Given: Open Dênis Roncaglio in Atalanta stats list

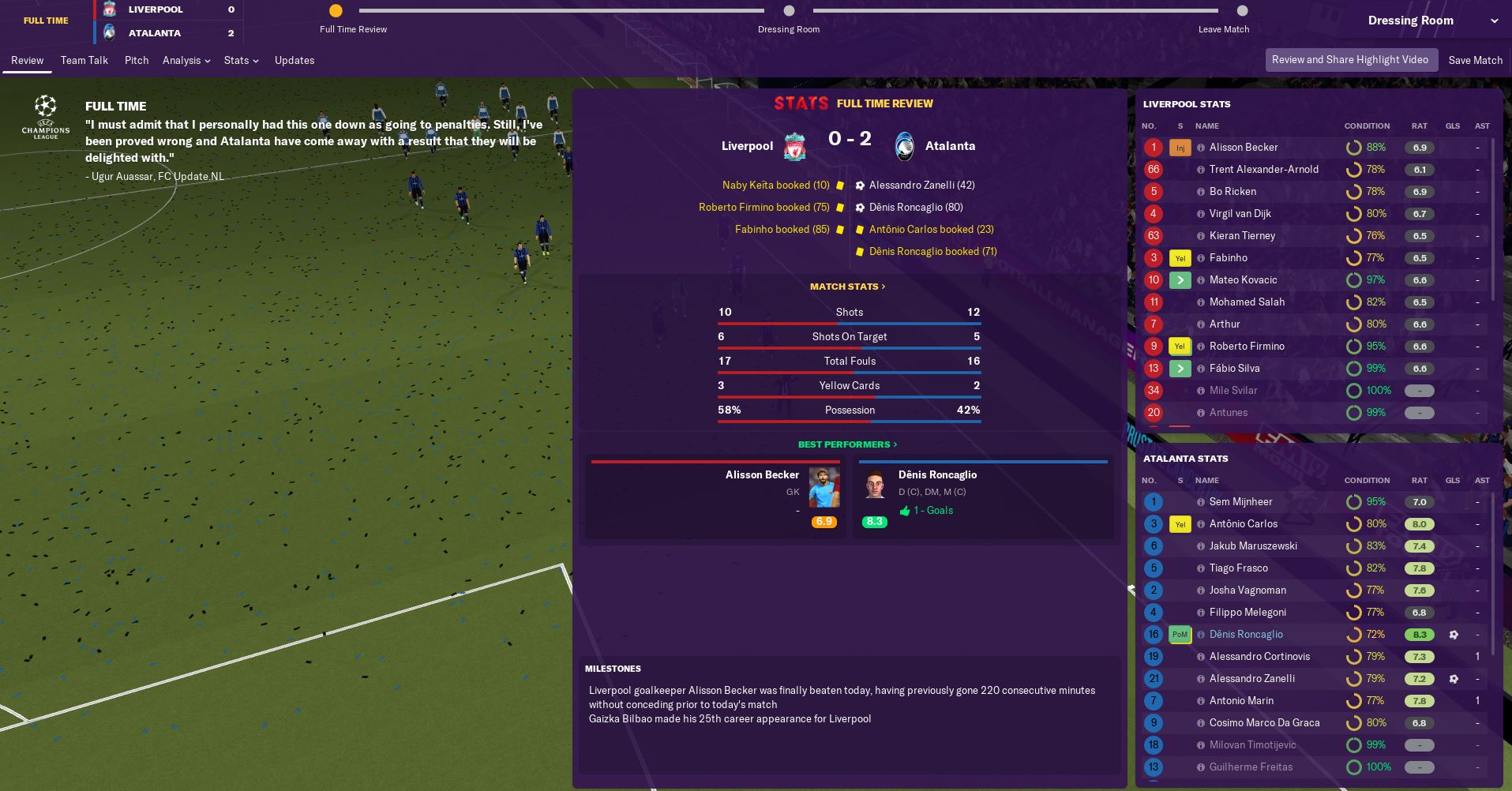Looking at the screenshot, I should pyautogui.click(x=1246, y=635).
